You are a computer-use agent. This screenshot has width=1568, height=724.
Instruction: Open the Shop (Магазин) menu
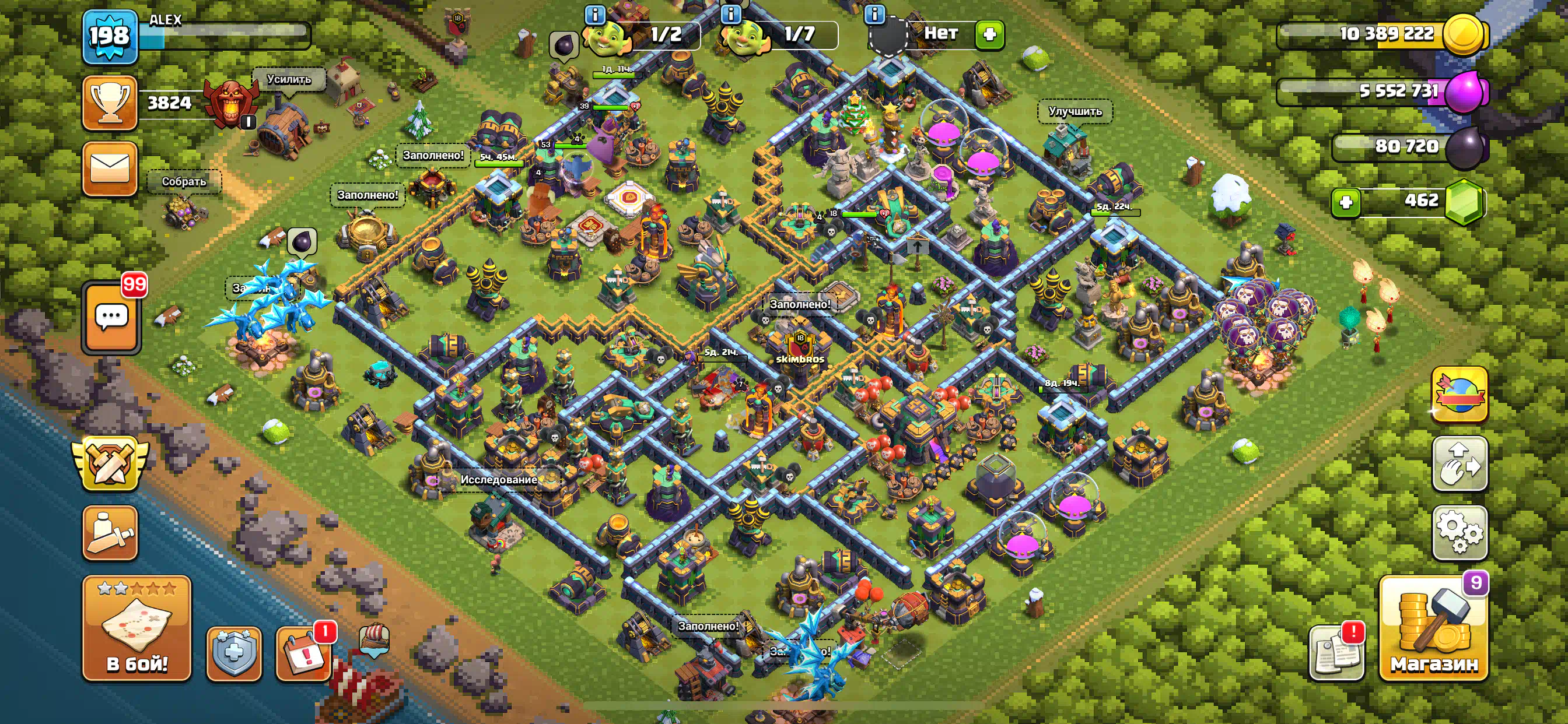(1433, 628)
